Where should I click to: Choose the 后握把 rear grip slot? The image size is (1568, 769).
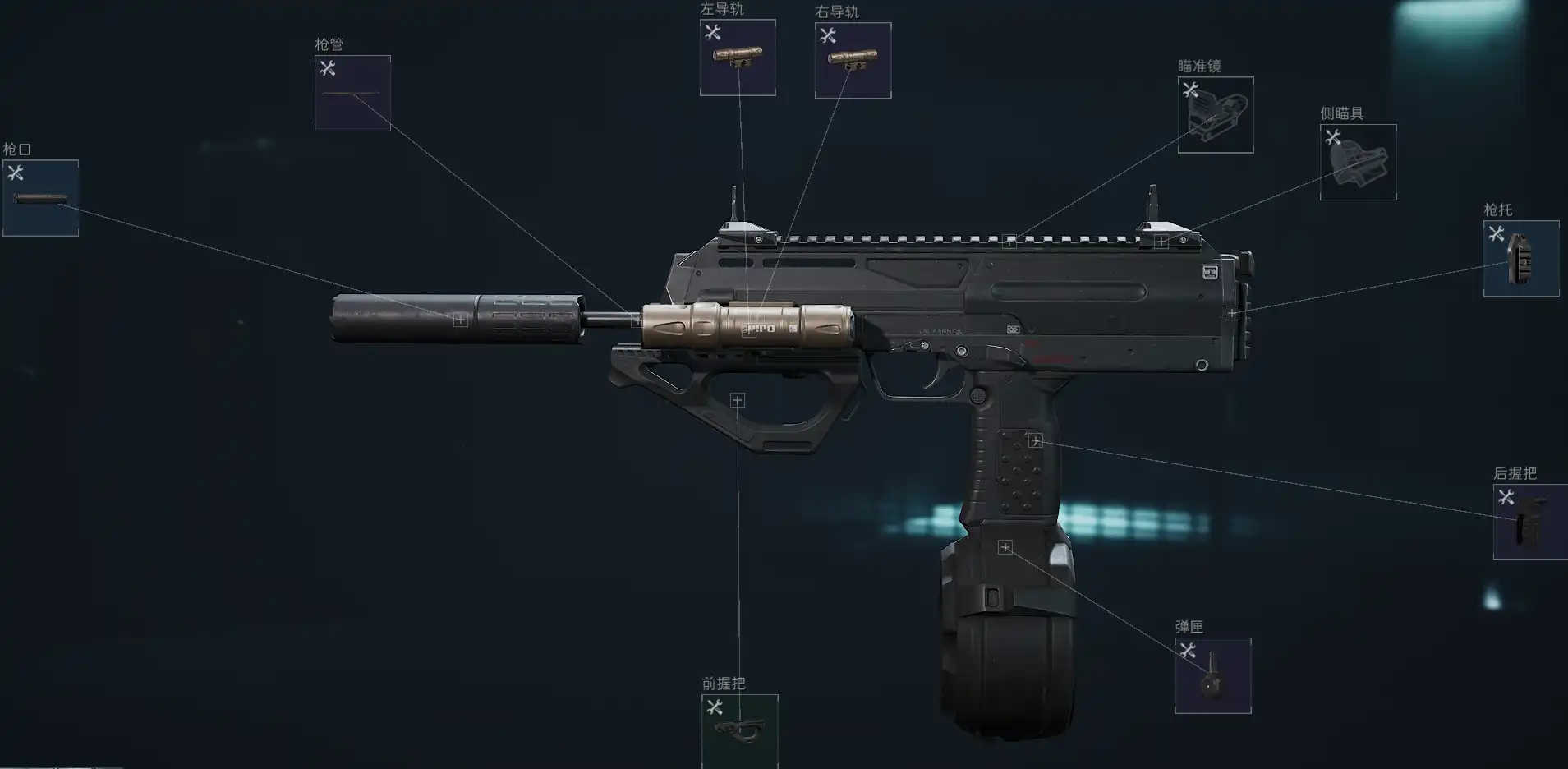click(x=1530, y=523)
